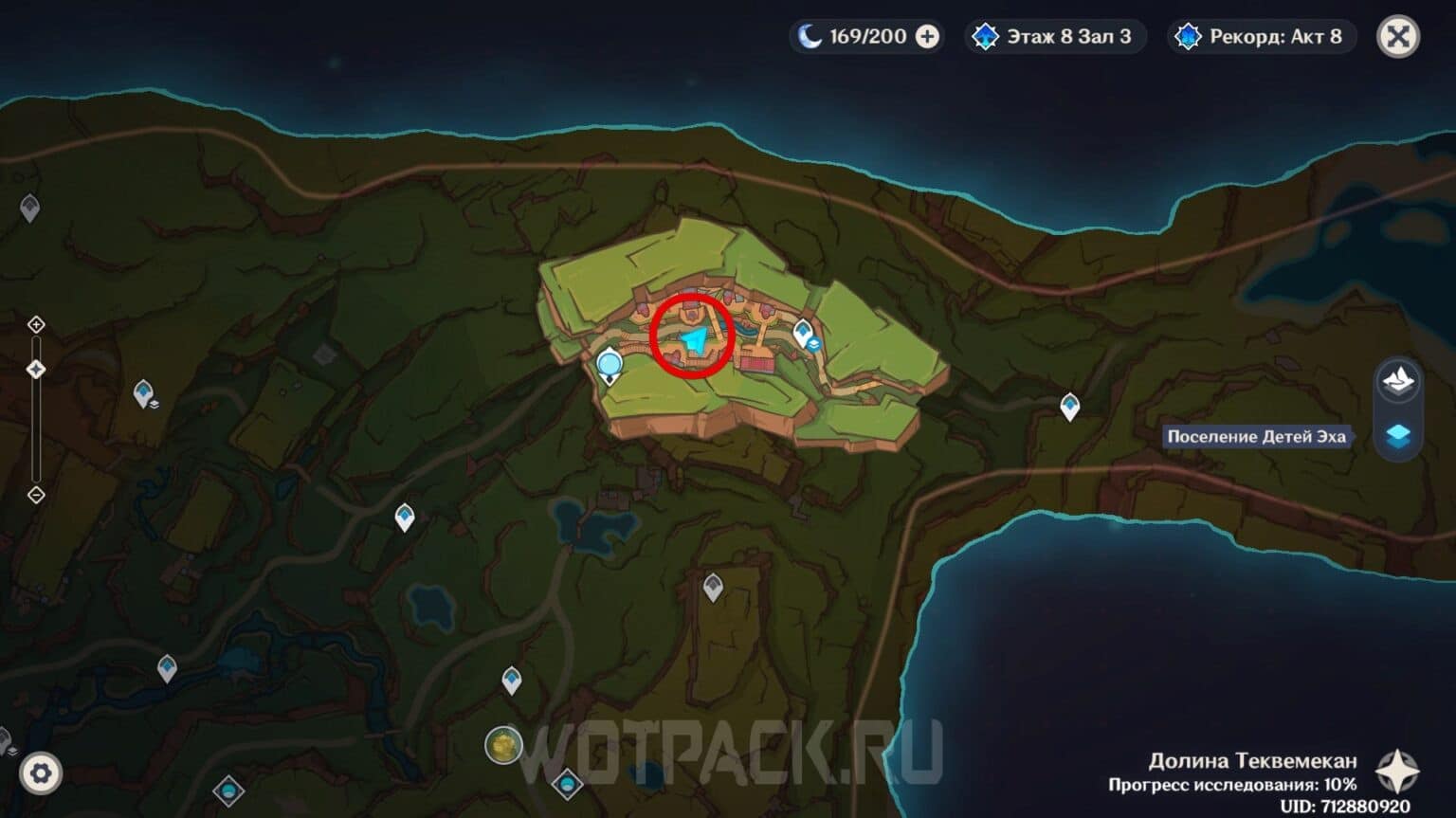Click the Поселение Детей Эха location label

[1256, 437]
